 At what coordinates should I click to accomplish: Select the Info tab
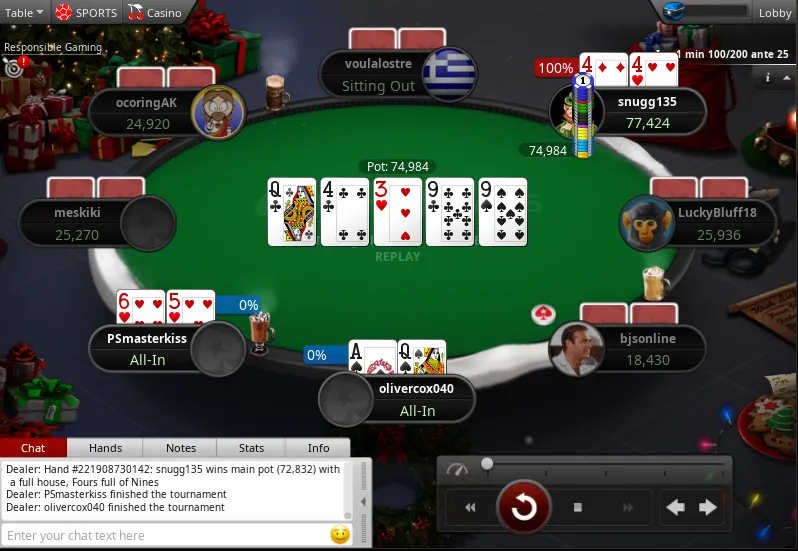click(318, 448)
